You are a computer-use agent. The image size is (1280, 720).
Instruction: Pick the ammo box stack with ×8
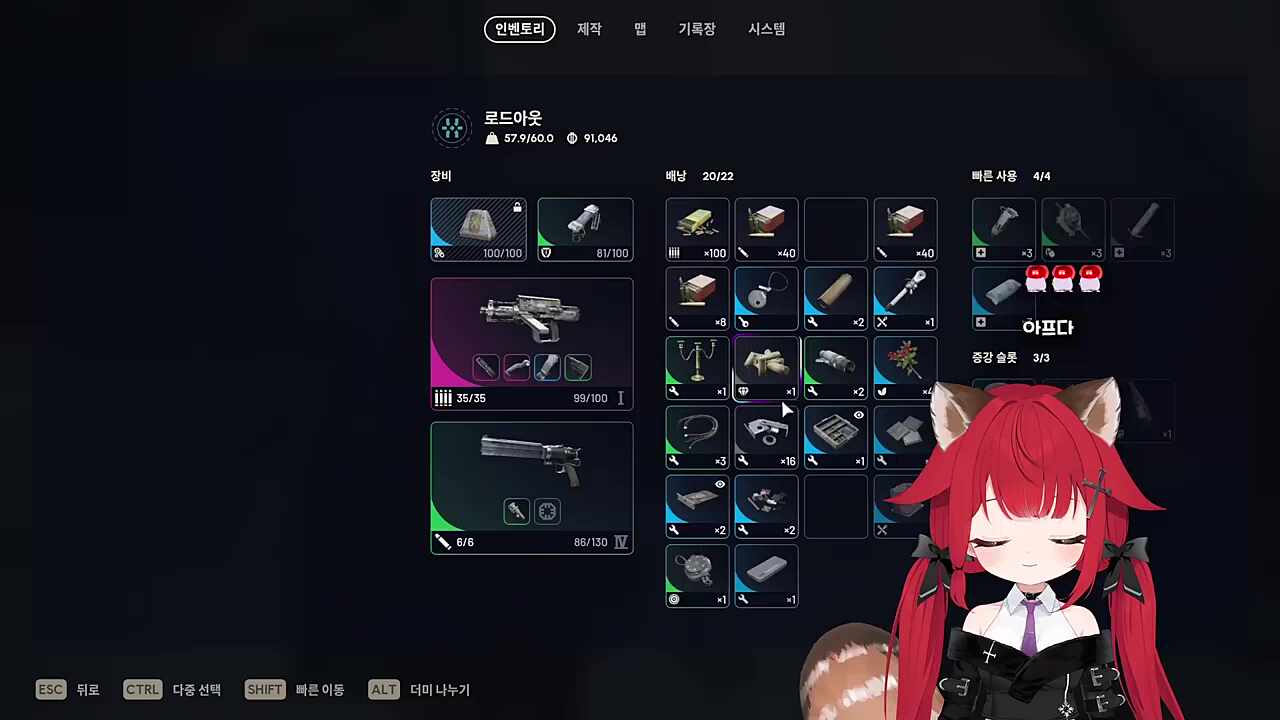point(697,298)
